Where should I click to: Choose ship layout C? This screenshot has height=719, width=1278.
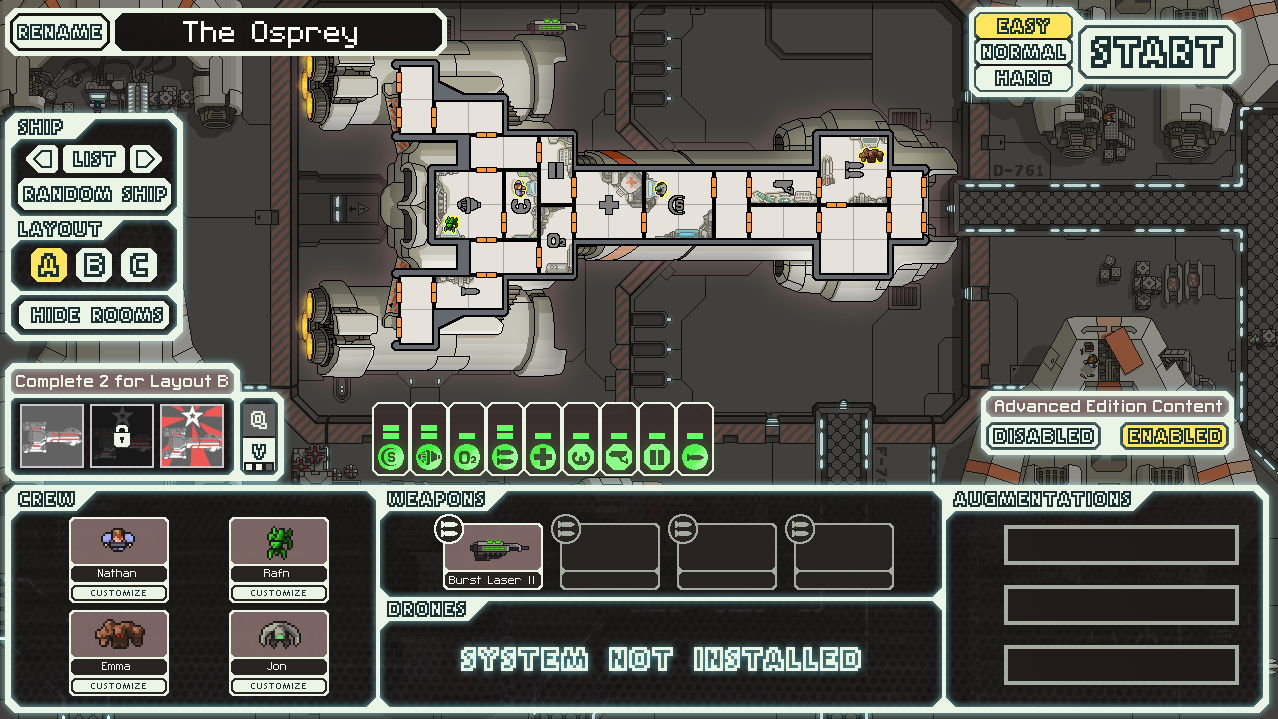(x=140, y=266)
